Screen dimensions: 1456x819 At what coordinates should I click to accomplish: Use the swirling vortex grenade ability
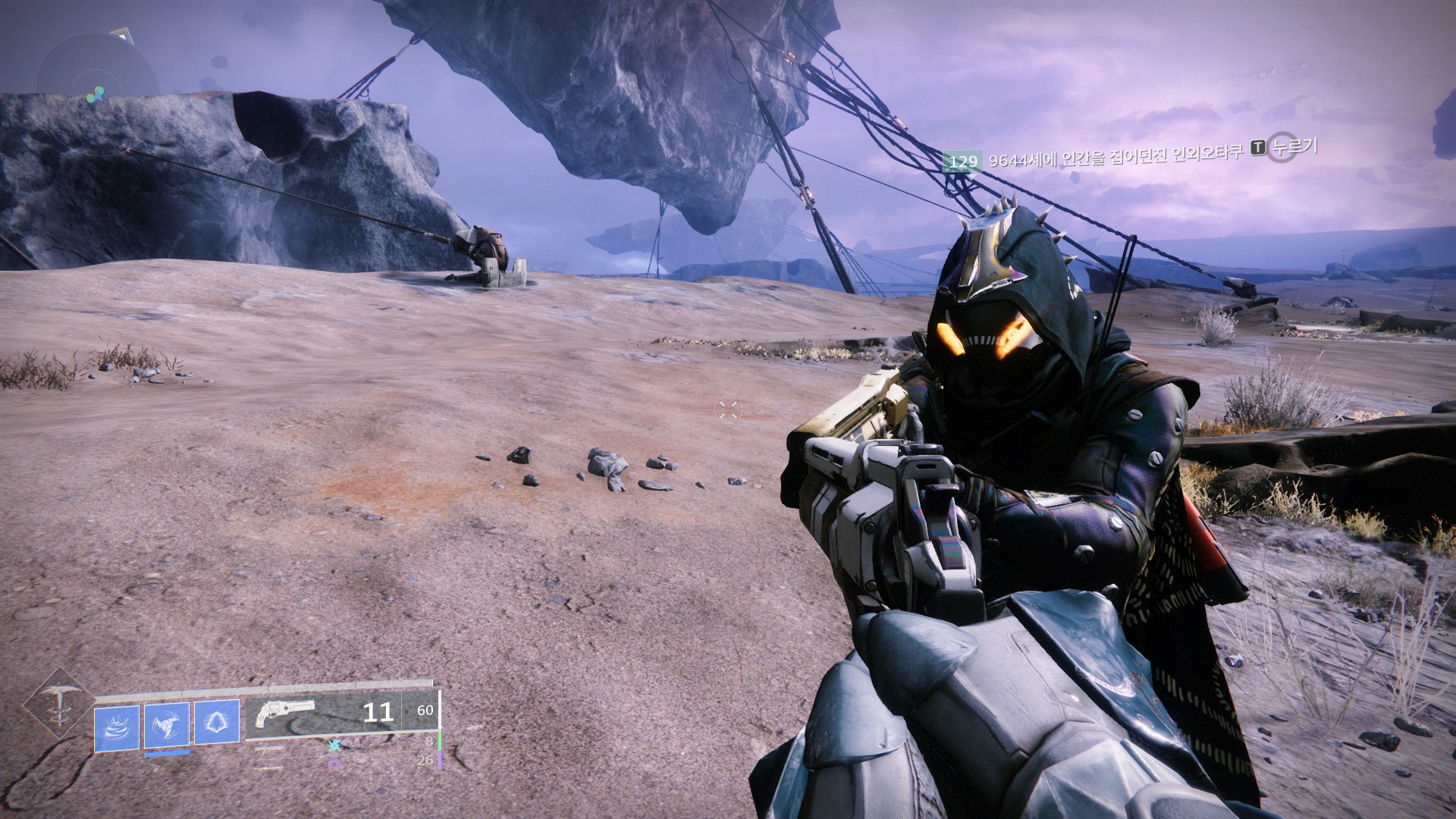point(117,727)
